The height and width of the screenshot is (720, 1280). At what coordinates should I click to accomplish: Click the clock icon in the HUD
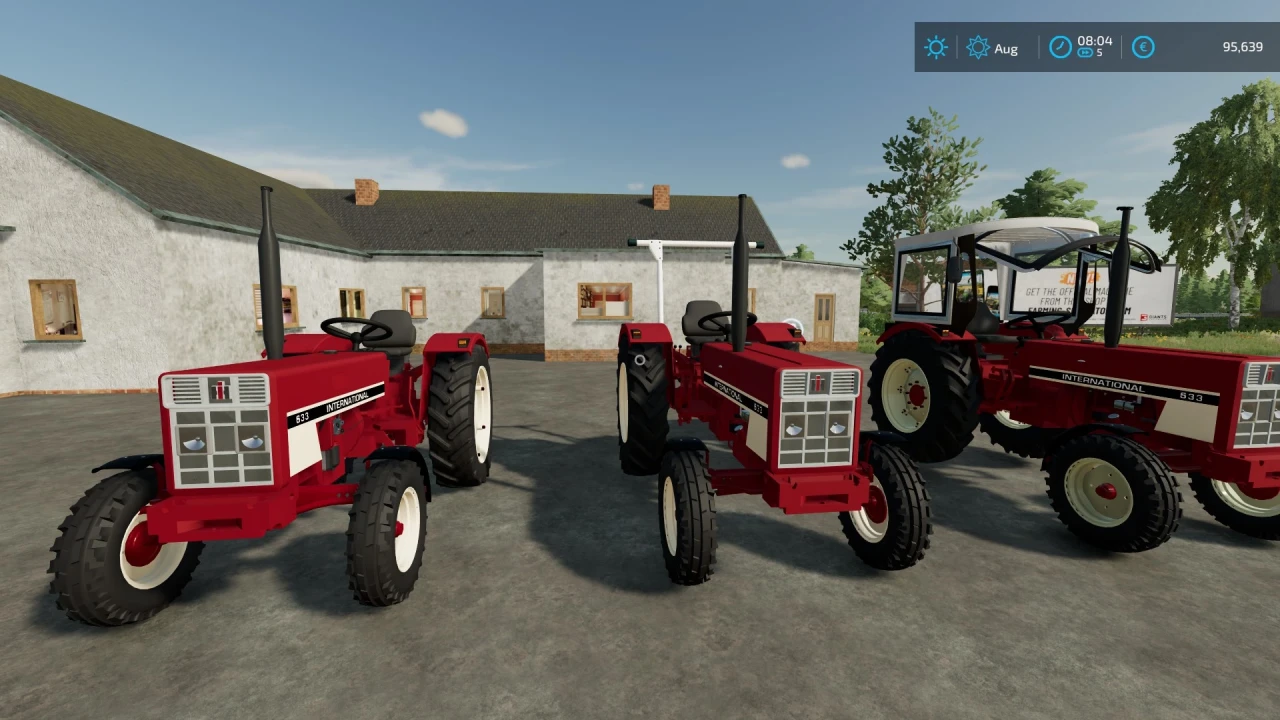(1059, 47)
